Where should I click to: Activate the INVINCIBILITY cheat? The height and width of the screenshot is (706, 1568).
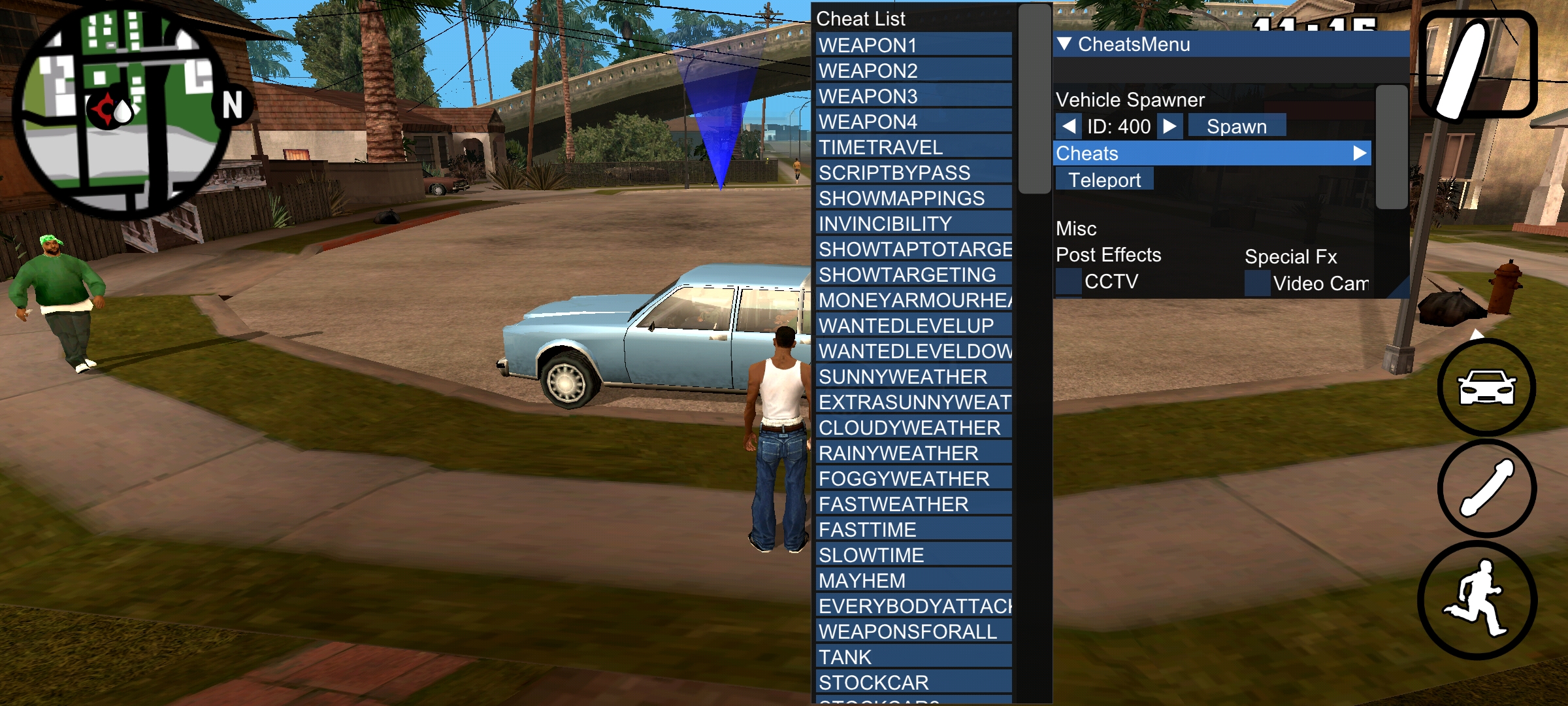coord(913,224)
